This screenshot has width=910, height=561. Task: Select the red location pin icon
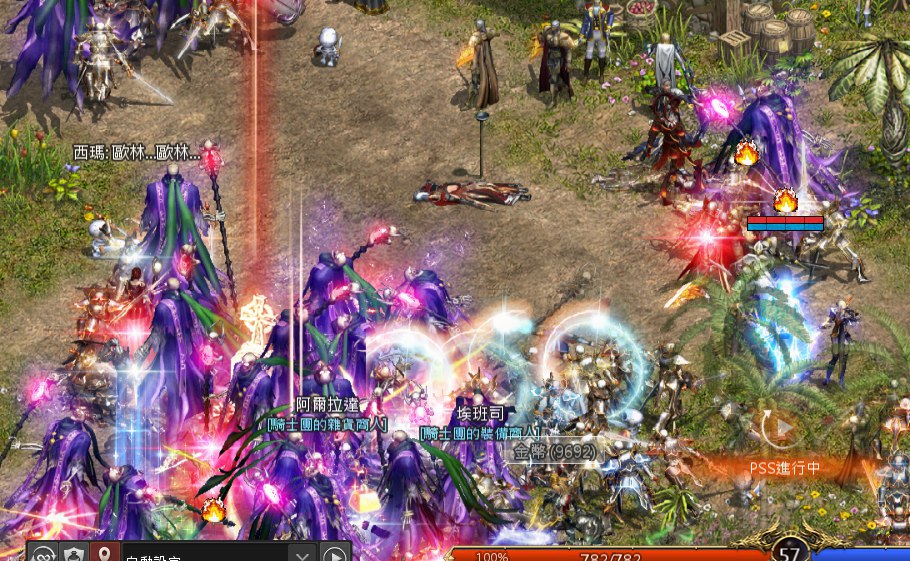[x=101, y=554]
